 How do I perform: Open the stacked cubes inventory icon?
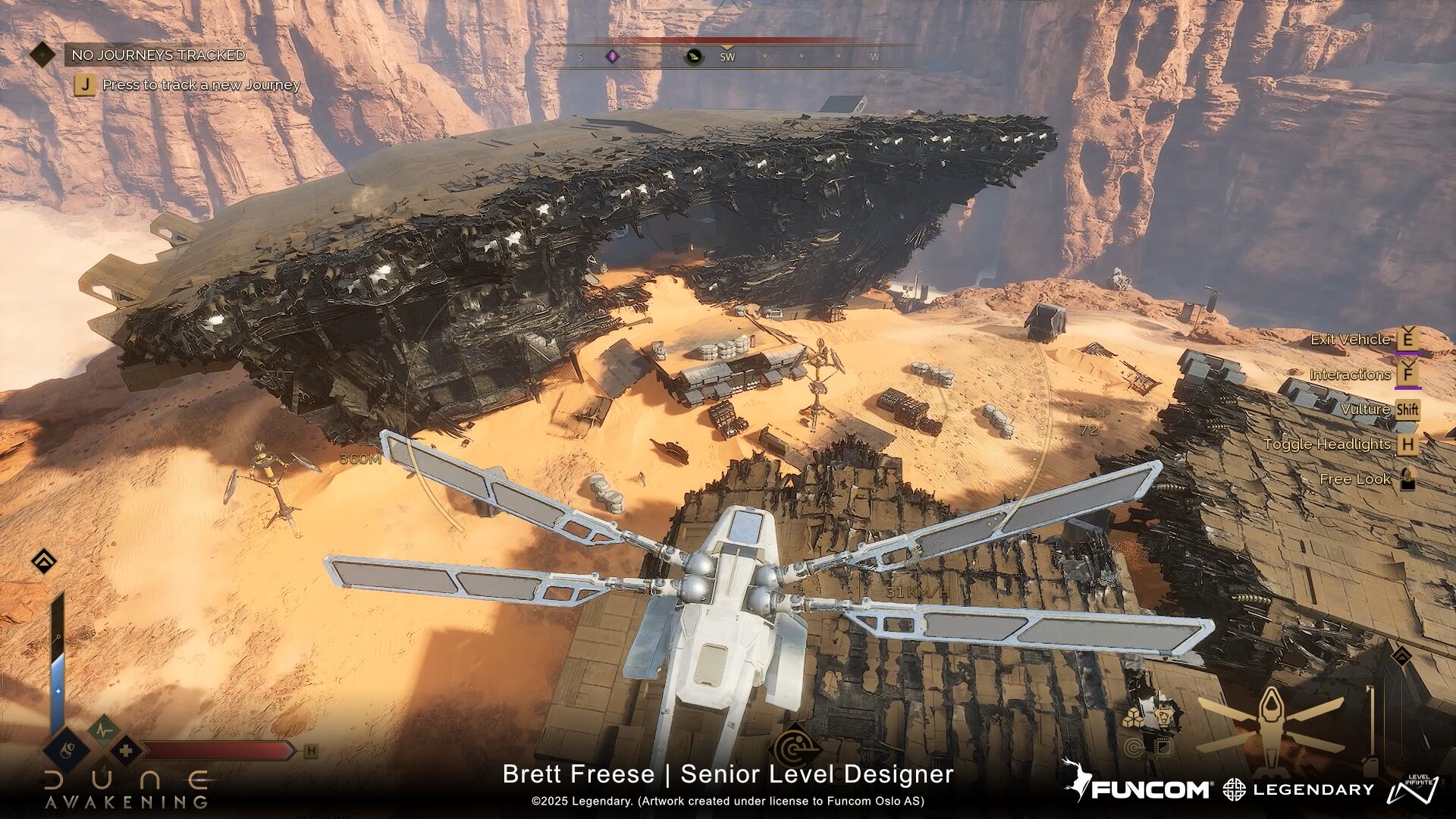point(1134,717)
